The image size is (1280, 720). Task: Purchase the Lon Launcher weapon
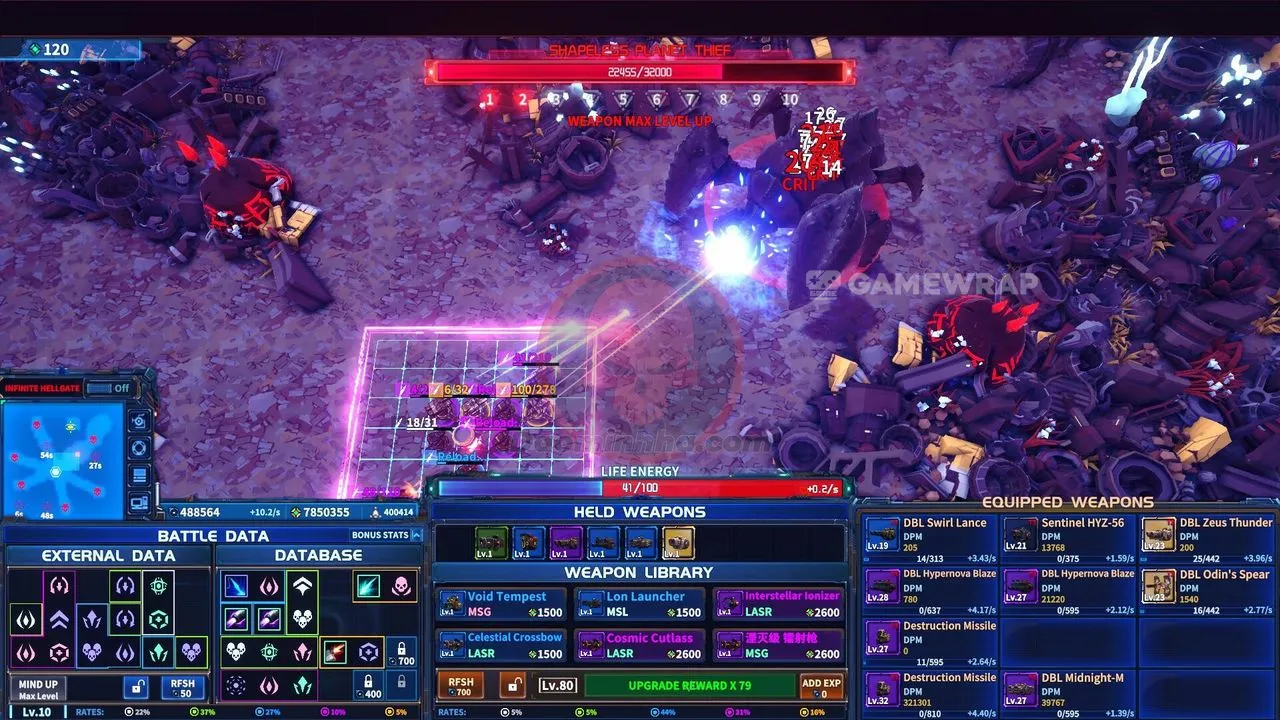[x=640, y=604]
